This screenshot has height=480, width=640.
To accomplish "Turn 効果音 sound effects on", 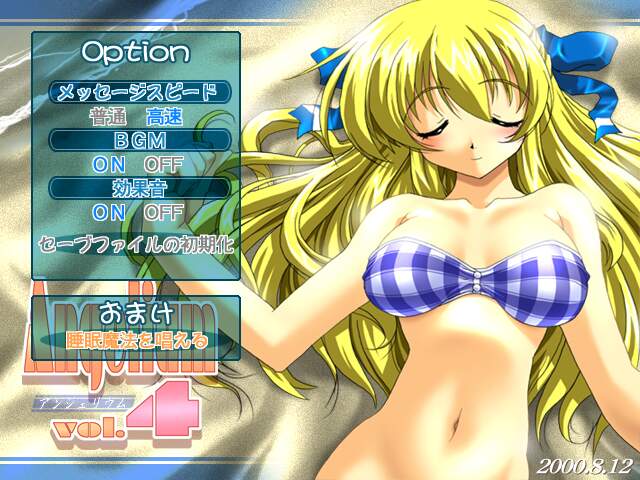I will click(x=109, y=212).
